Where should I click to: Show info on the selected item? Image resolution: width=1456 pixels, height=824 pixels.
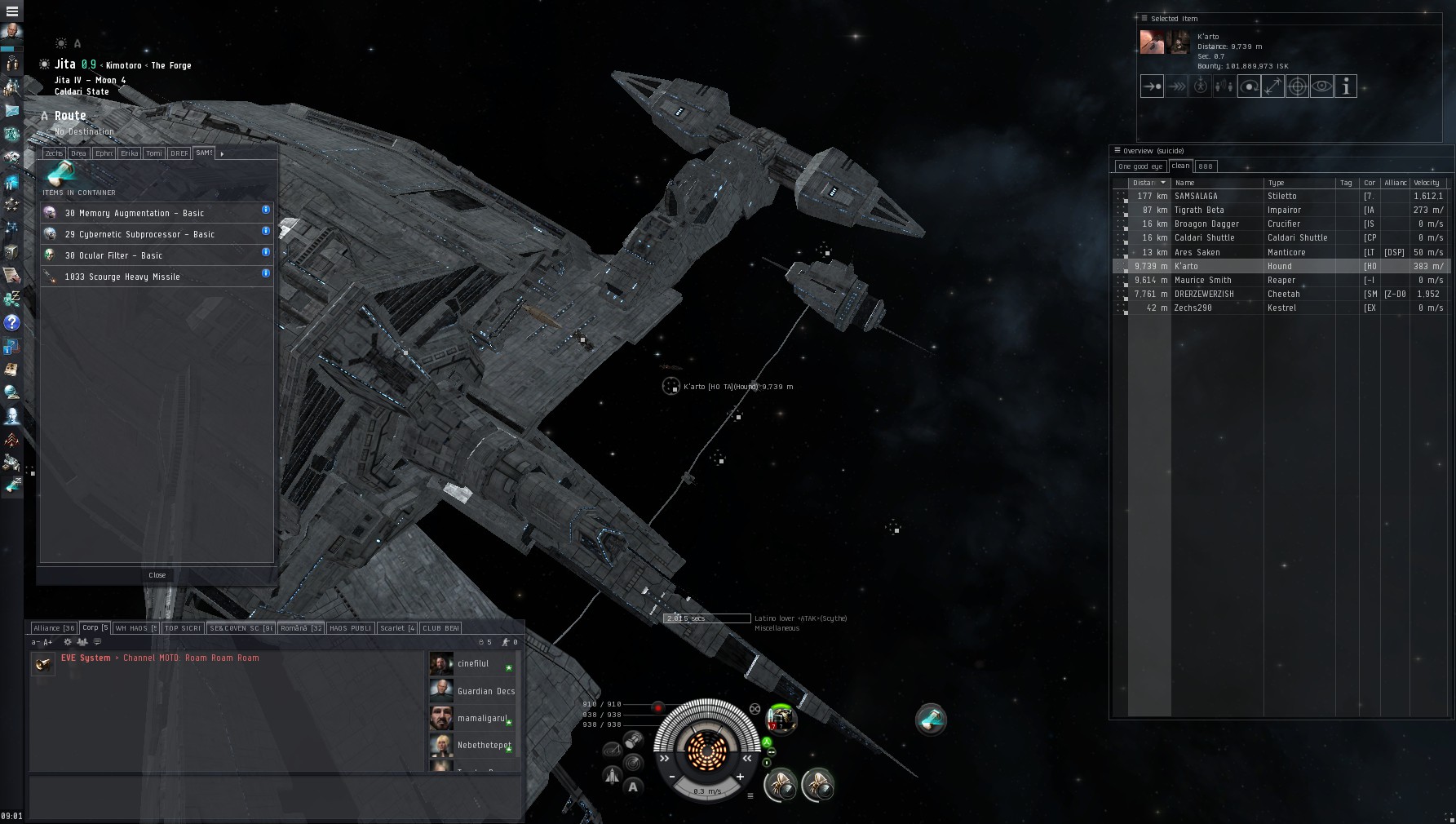point(1346,86)
